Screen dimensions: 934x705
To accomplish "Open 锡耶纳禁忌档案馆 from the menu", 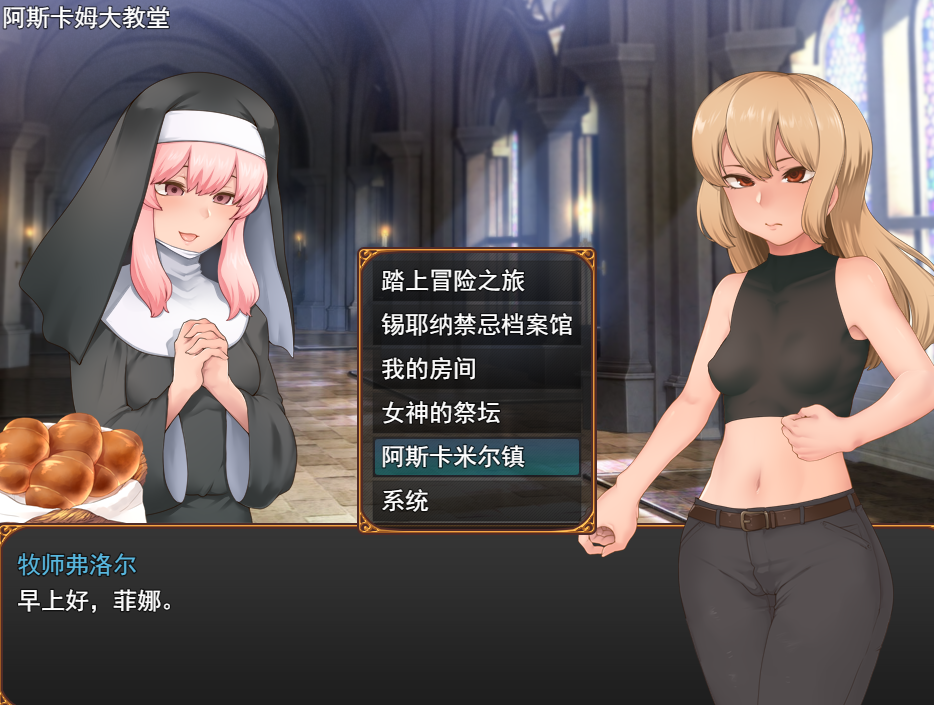I will pyautogui.click(x=476, y=325).
